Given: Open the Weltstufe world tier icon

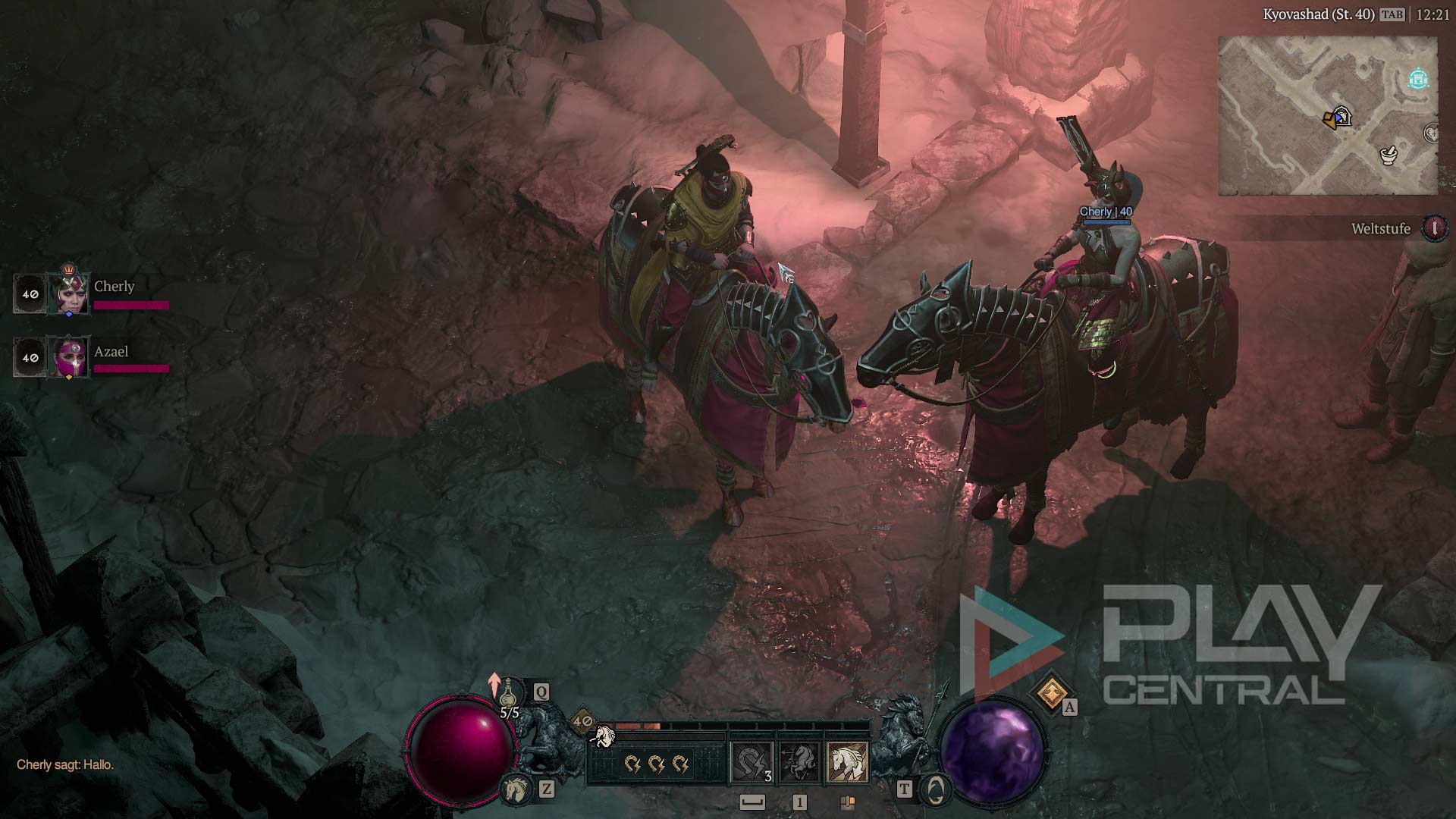Looking at the screenshot, I should (x=1433, y=228).
